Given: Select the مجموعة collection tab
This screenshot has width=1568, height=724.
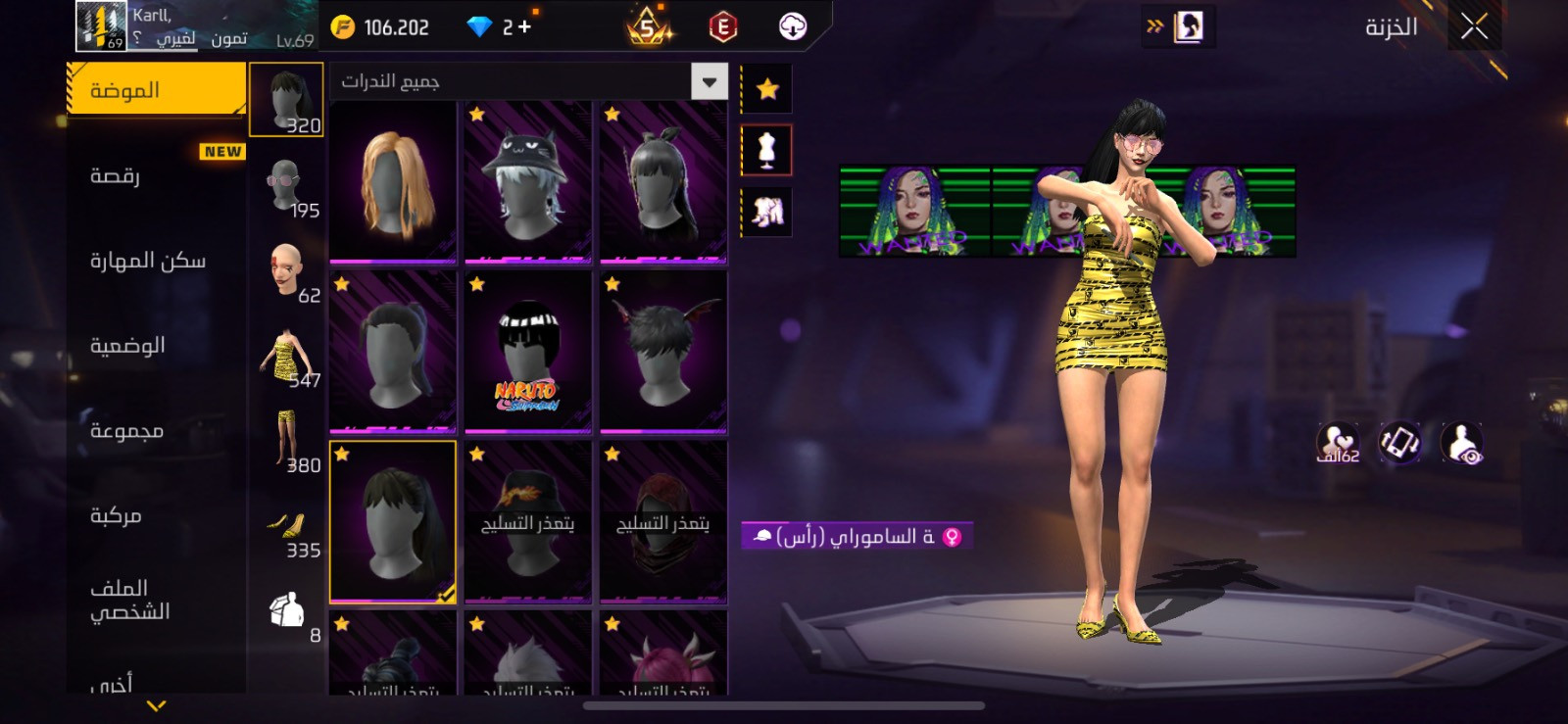Looking at the screenshot, I should tap(127, 430).
